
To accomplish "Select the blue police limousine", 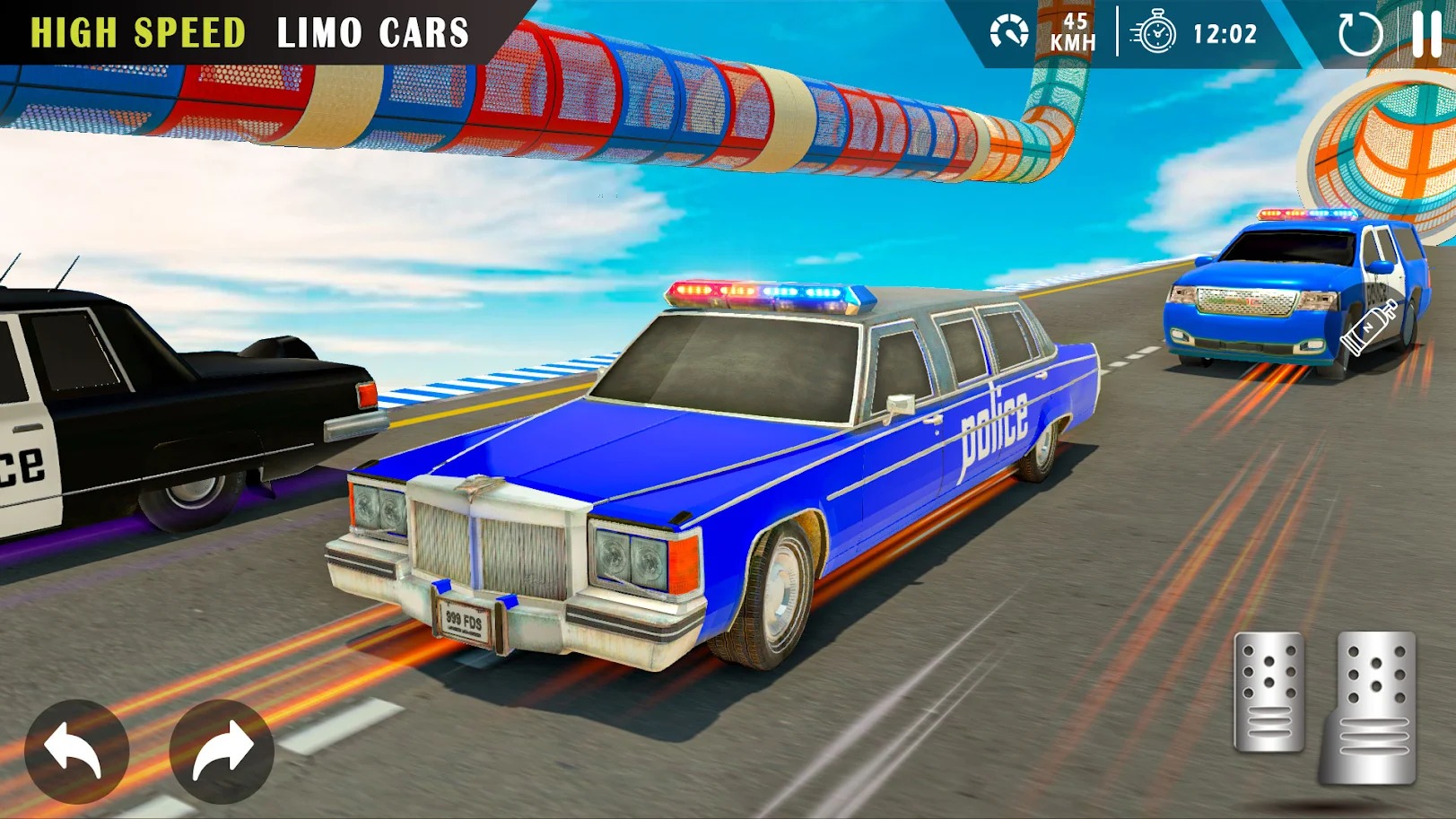I will coord(718,466).
